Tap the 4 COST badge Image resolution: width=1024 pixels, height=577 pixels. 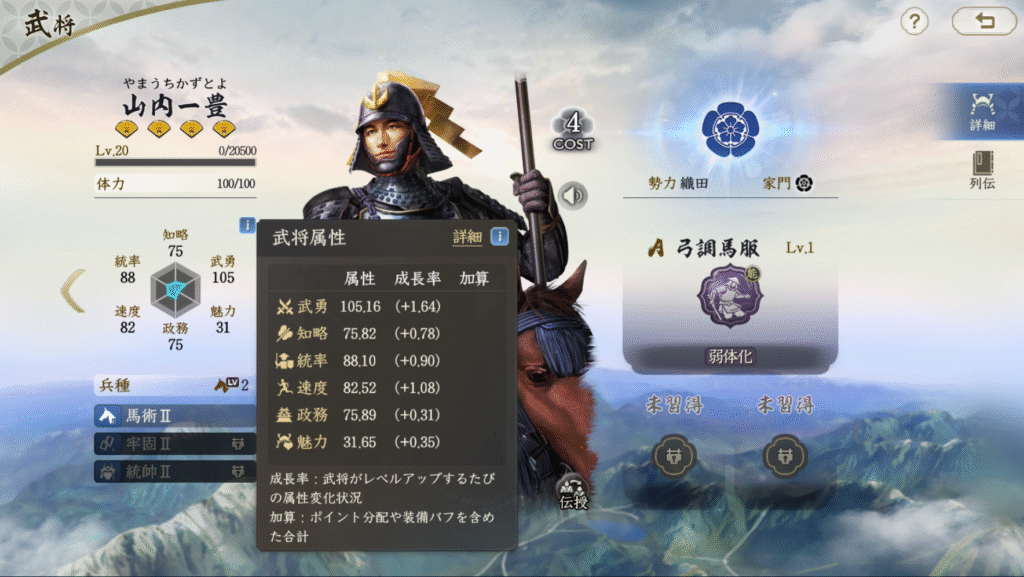(x=573, y=131)
